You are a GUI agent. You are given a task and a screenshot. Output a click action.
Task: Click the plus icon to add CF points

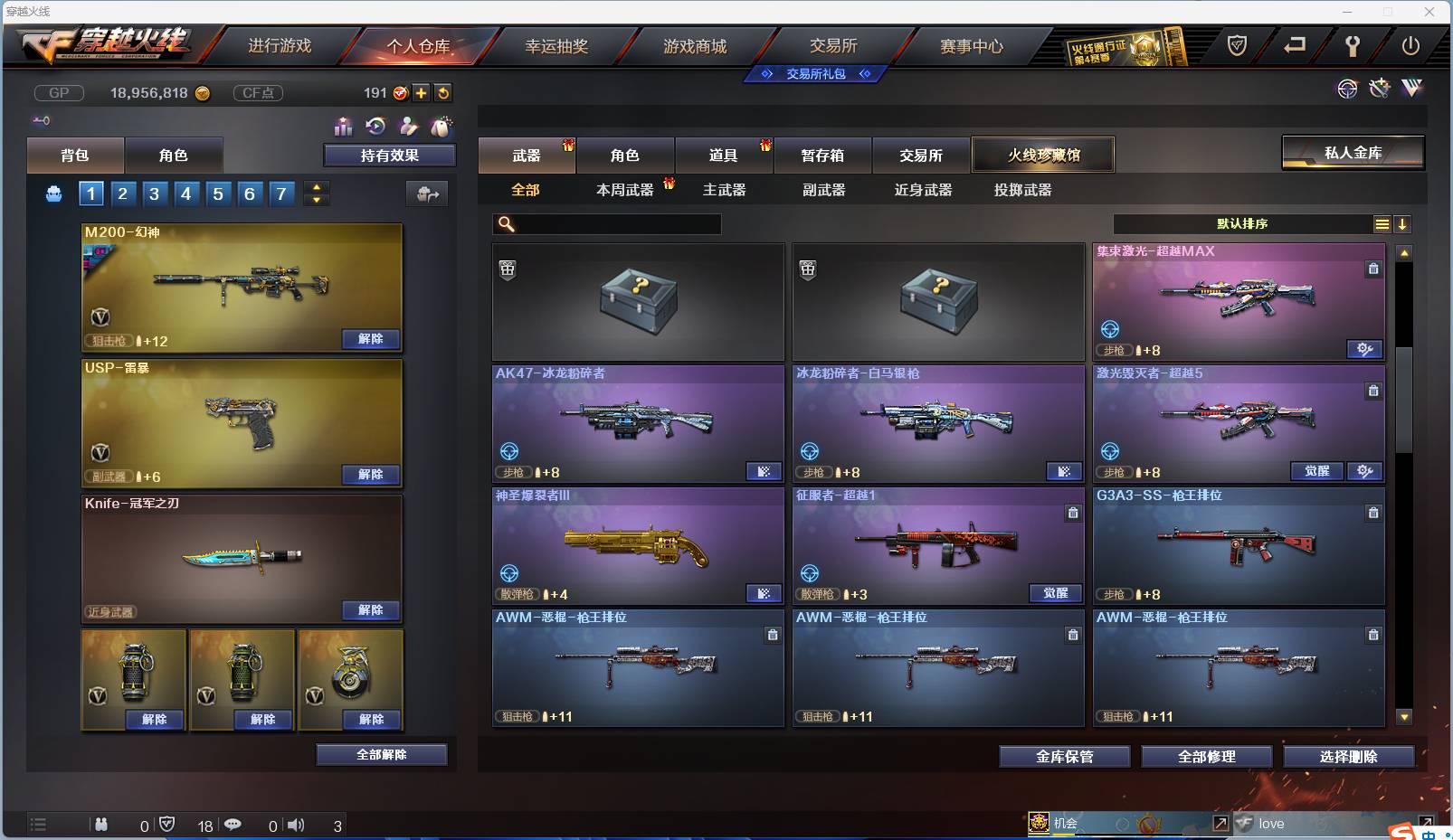[420, 92]
